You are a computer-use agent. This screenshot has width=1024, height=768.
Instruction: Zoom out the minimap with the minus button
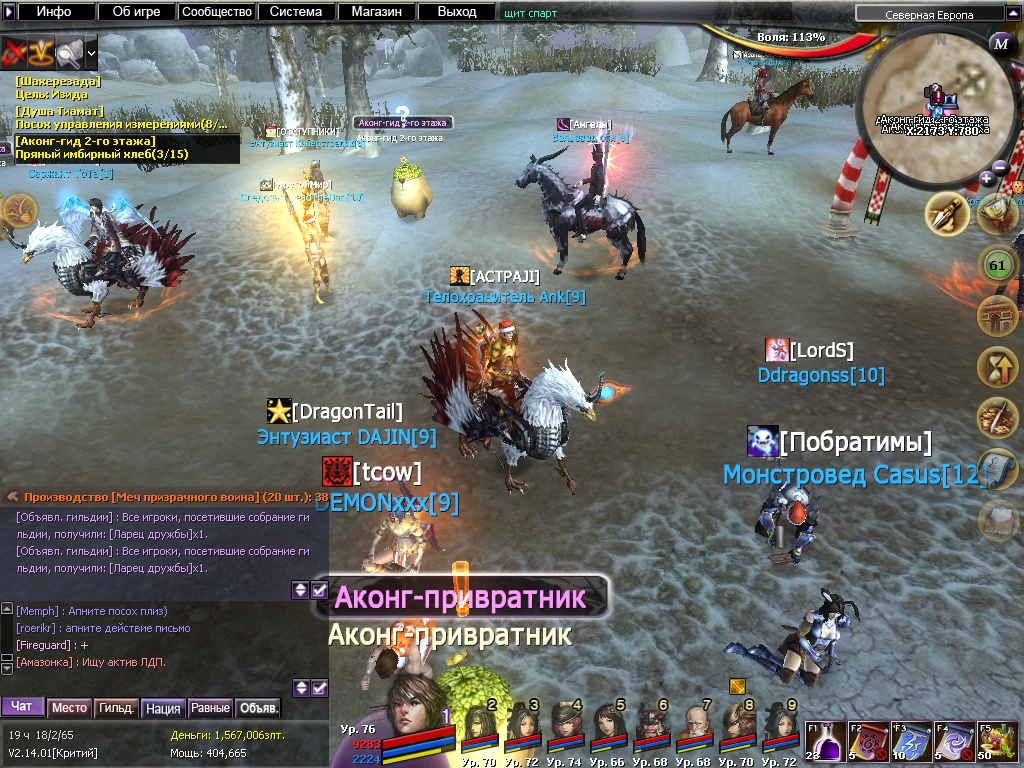(x=1000, y=166)
